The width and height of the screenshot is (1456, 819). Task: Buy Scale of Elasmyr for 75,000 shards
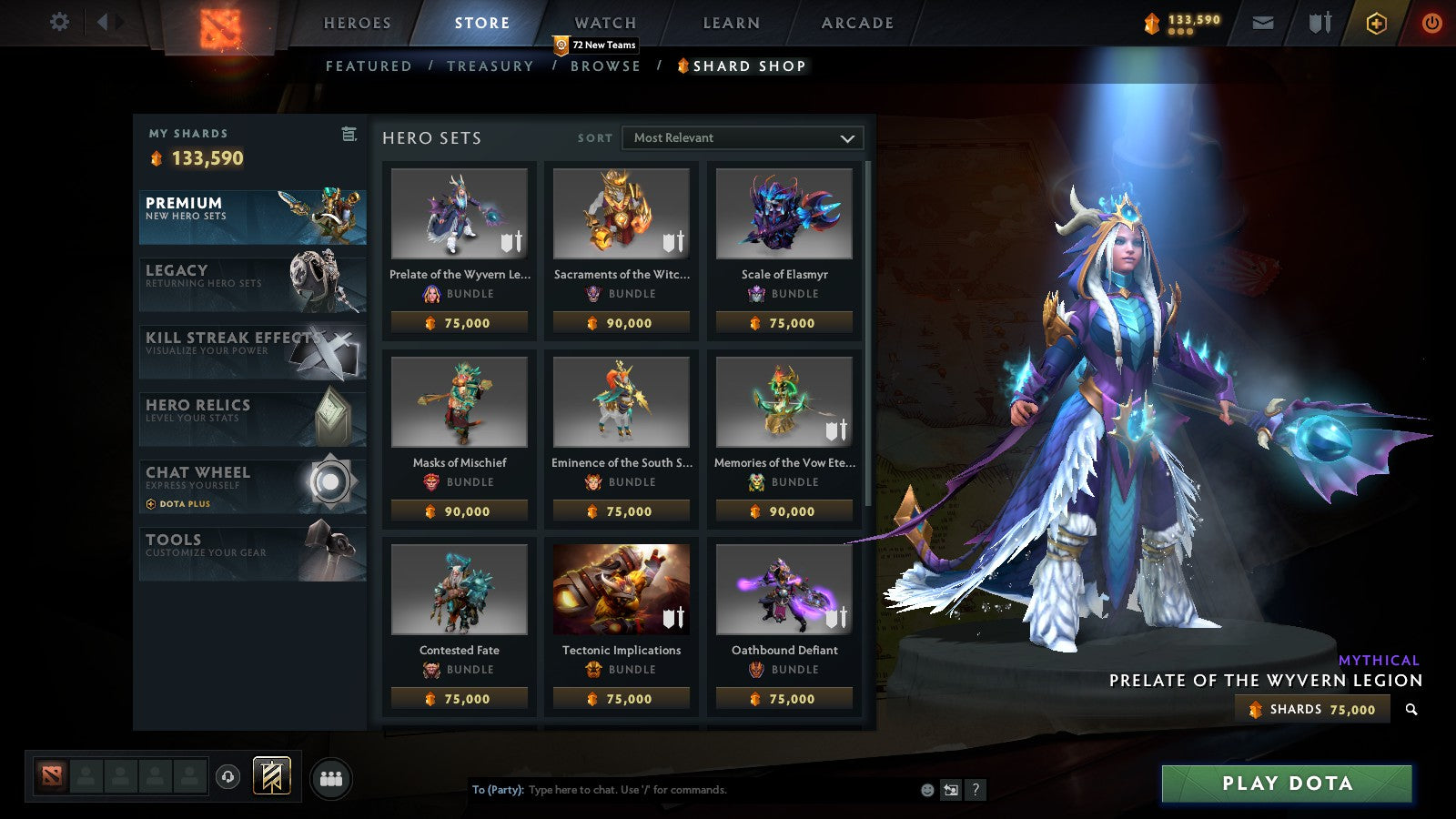[x=784, y=323]
